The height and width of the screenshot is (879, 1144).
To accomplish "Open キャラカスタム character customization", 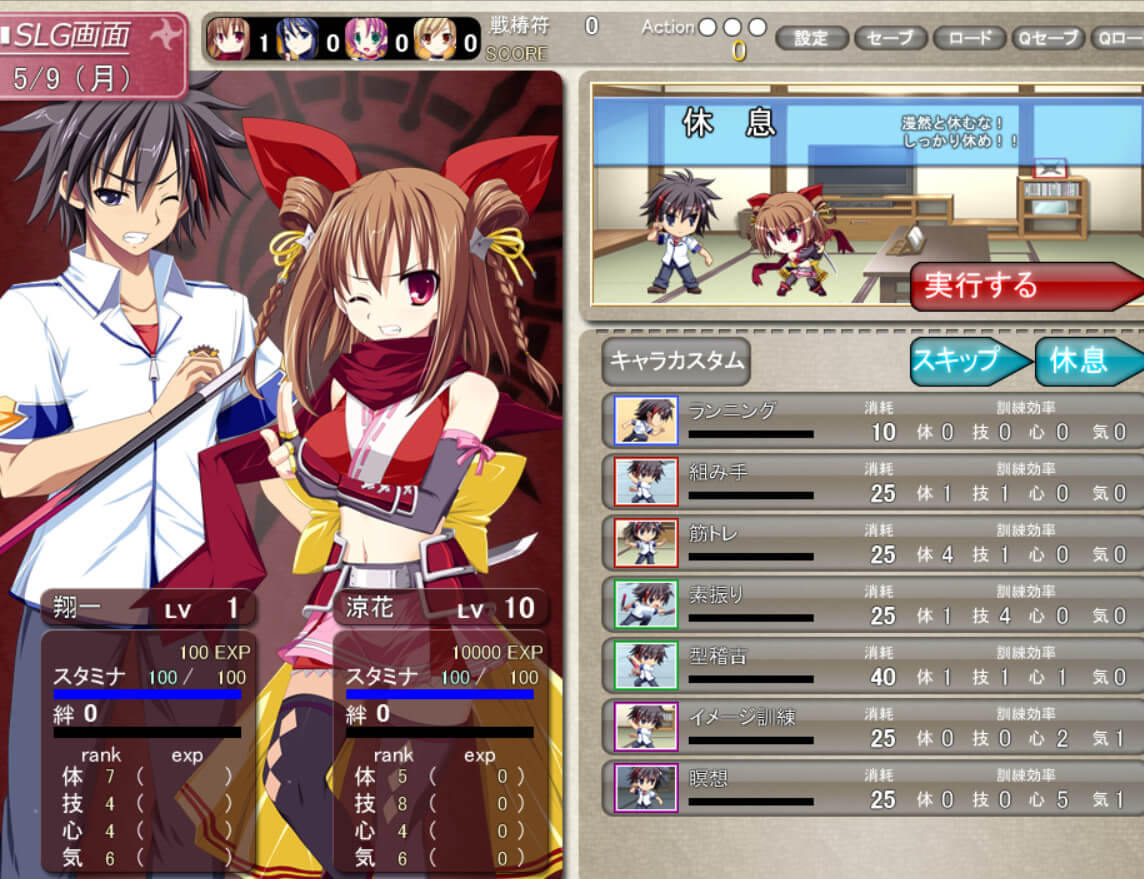I will (x=675, y=361).
